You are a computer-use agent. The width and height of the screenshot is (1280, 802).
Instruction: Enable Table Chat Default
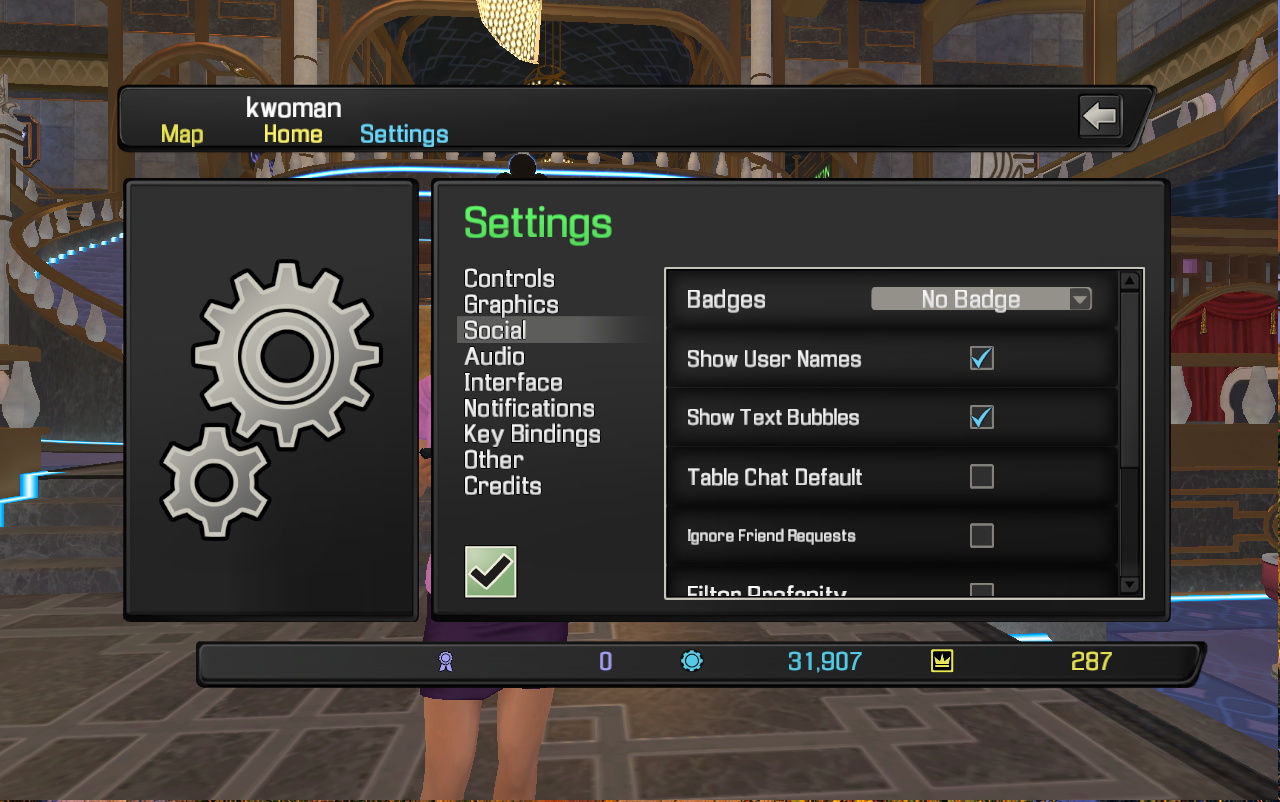(x=982, y=476)
